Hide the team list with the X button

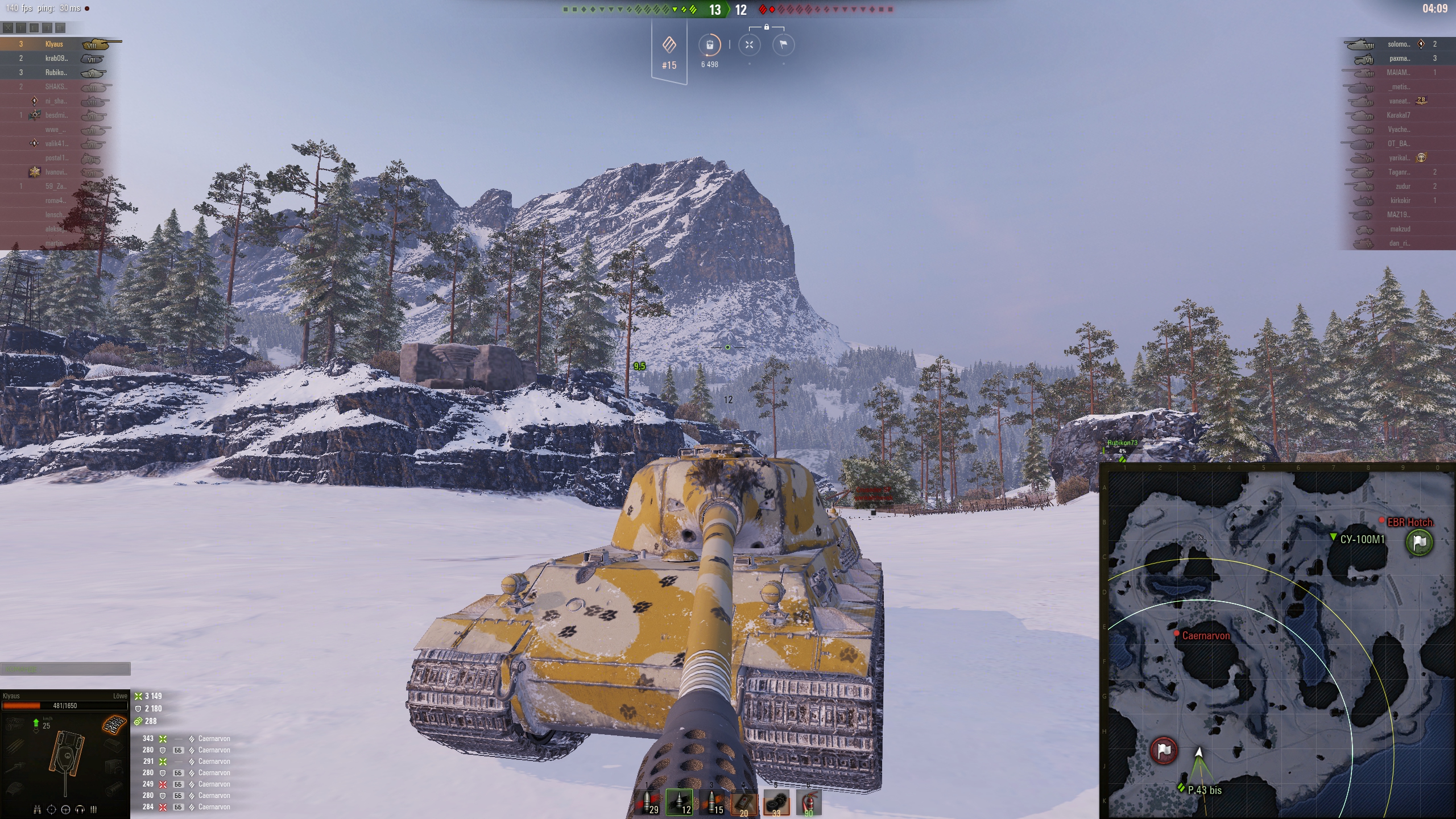(8, 27)
